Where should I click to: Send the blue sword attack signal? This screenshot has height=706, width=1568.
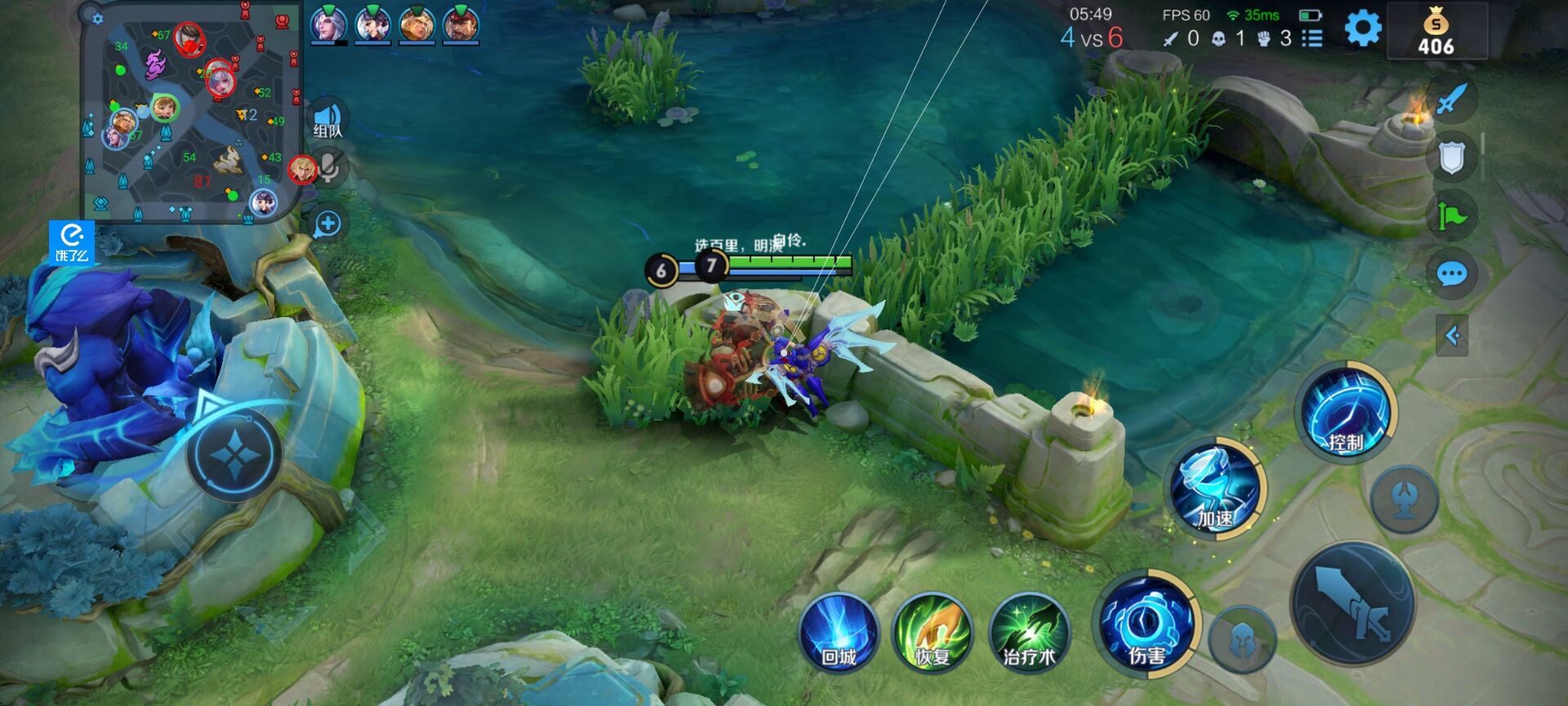pyautogui.click(x=1452, y=100)
